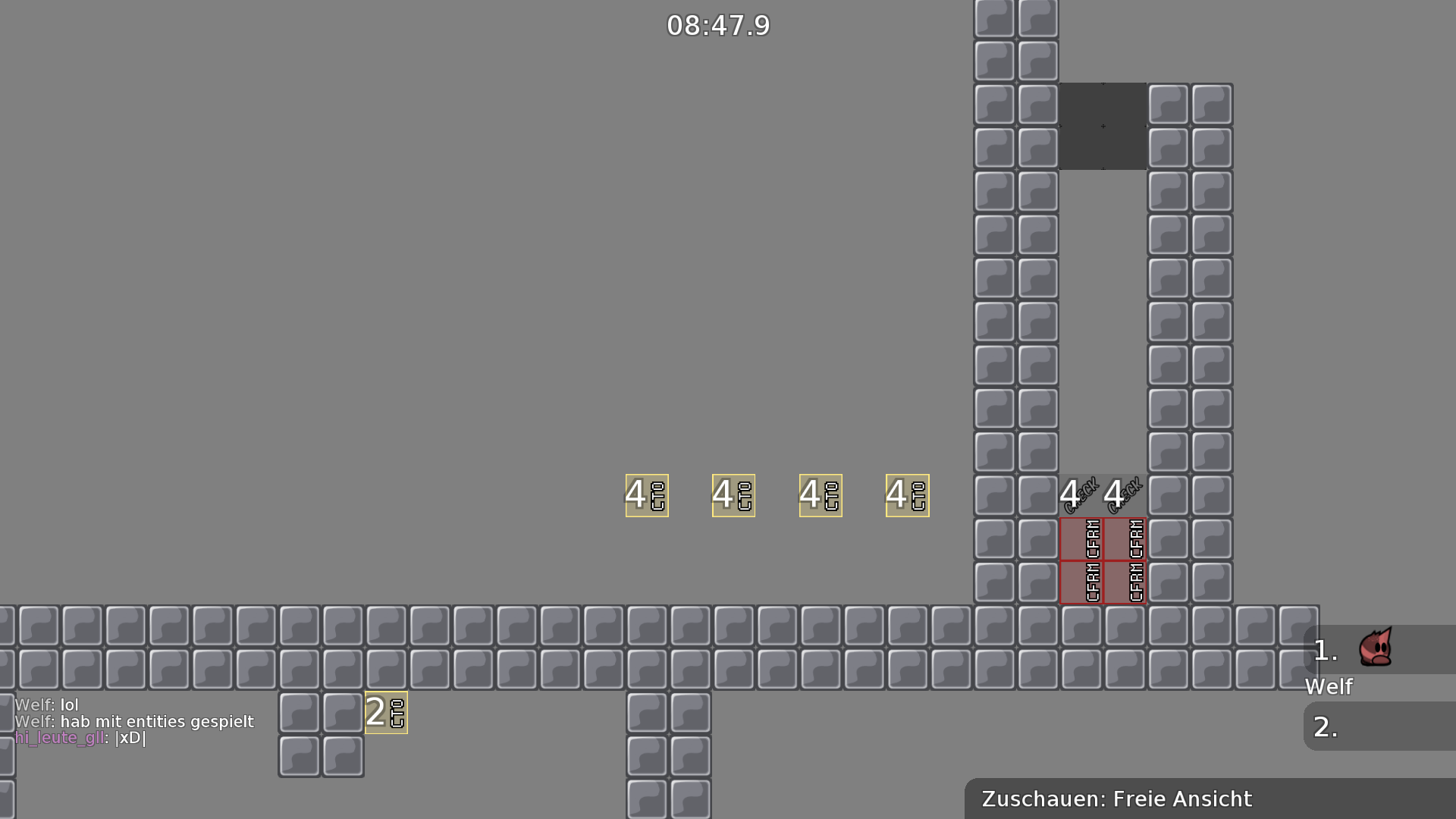This screenshot has height=819, width=1456.
Task: Select the yellow number 2 CTO tile near the chat
Action: click(386, 711)
